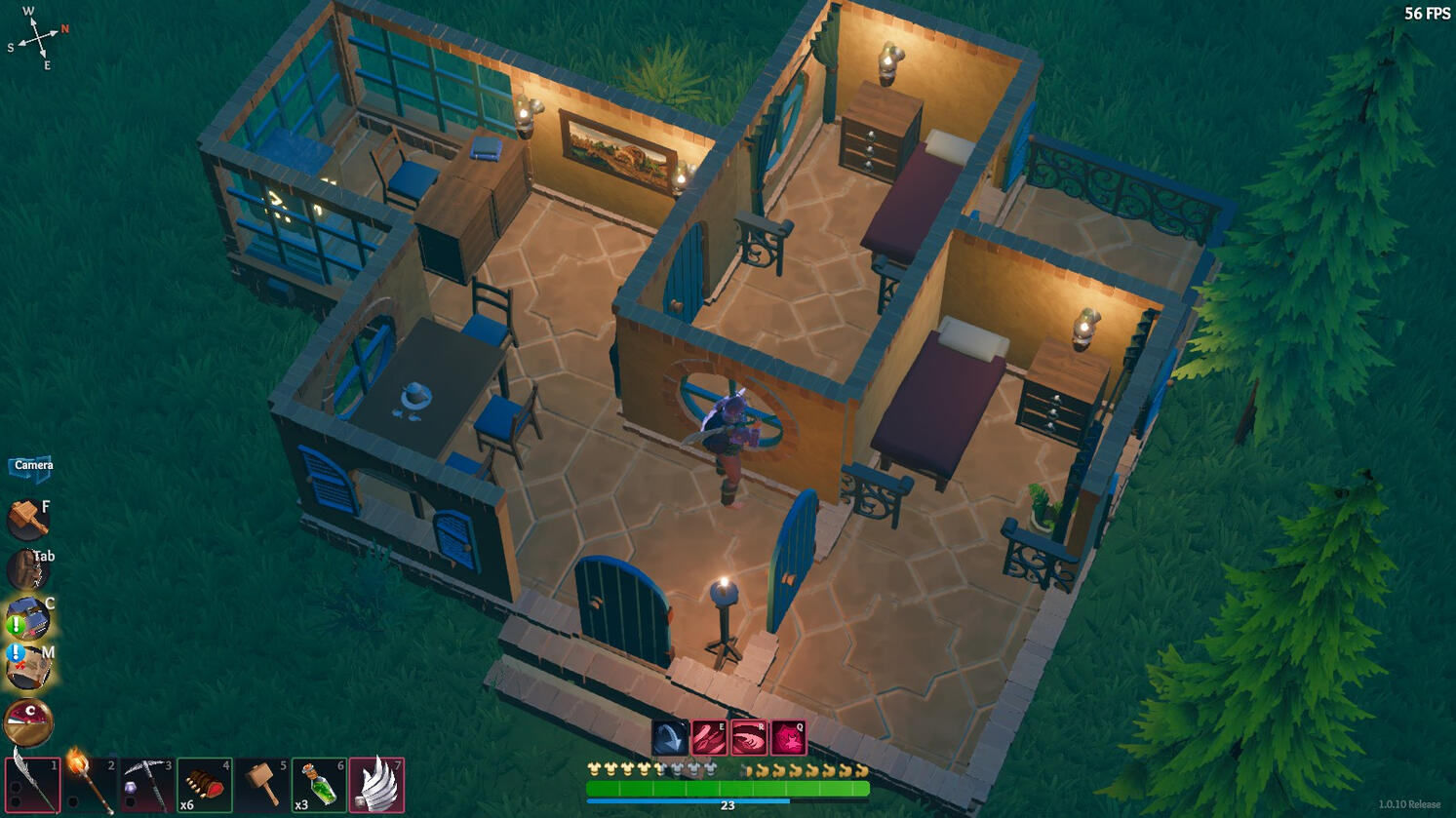Open build mode with the hammer icon
This screenshot has width=1456, height=818.
pos(27,520)
